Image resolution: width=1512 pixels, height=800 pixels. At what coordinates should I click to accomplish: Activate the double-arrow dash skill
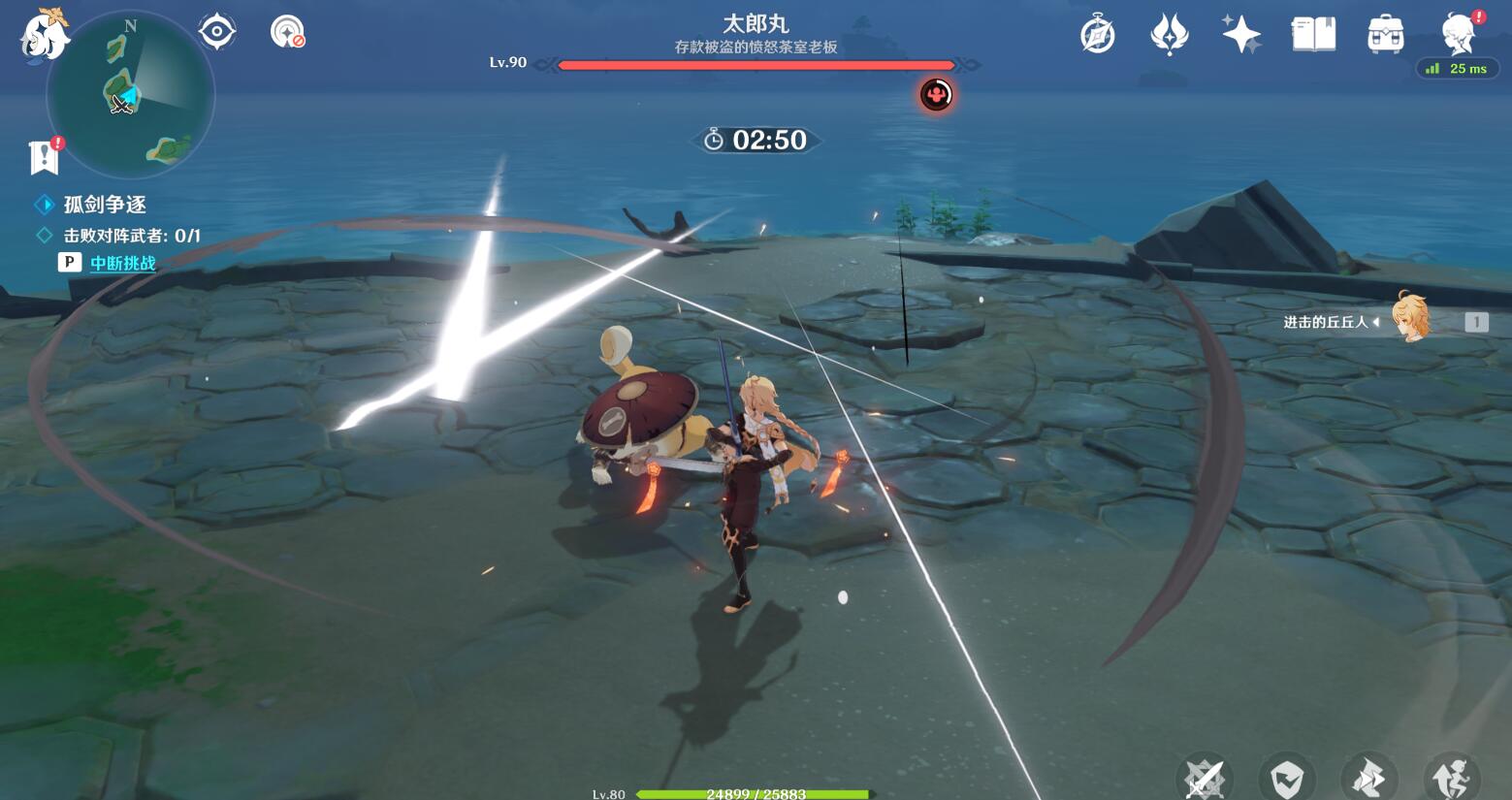(x=1368, y=778)
